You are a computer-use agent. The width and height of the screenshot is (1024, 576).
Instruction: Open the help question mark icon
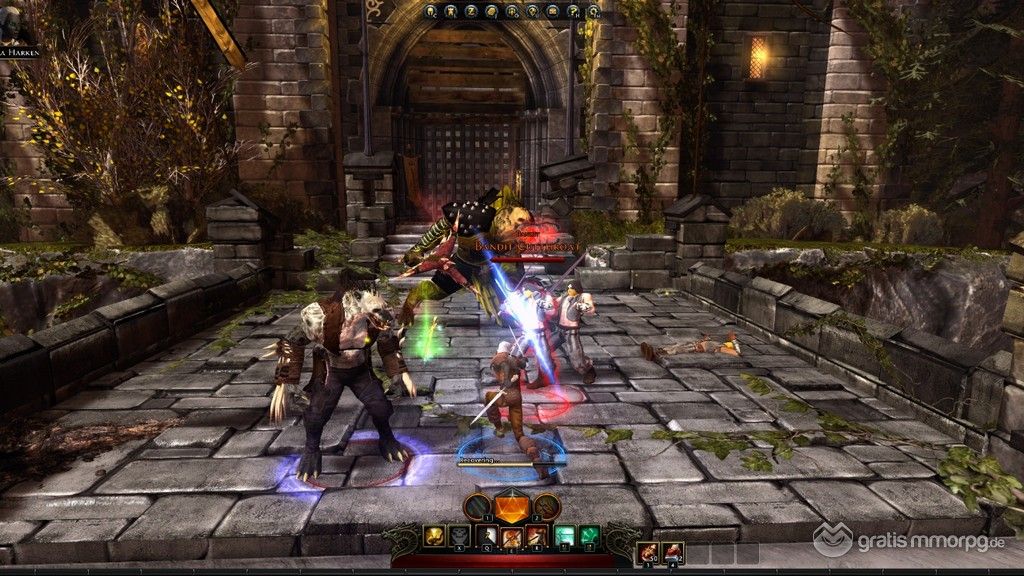[x=573, y=11]
